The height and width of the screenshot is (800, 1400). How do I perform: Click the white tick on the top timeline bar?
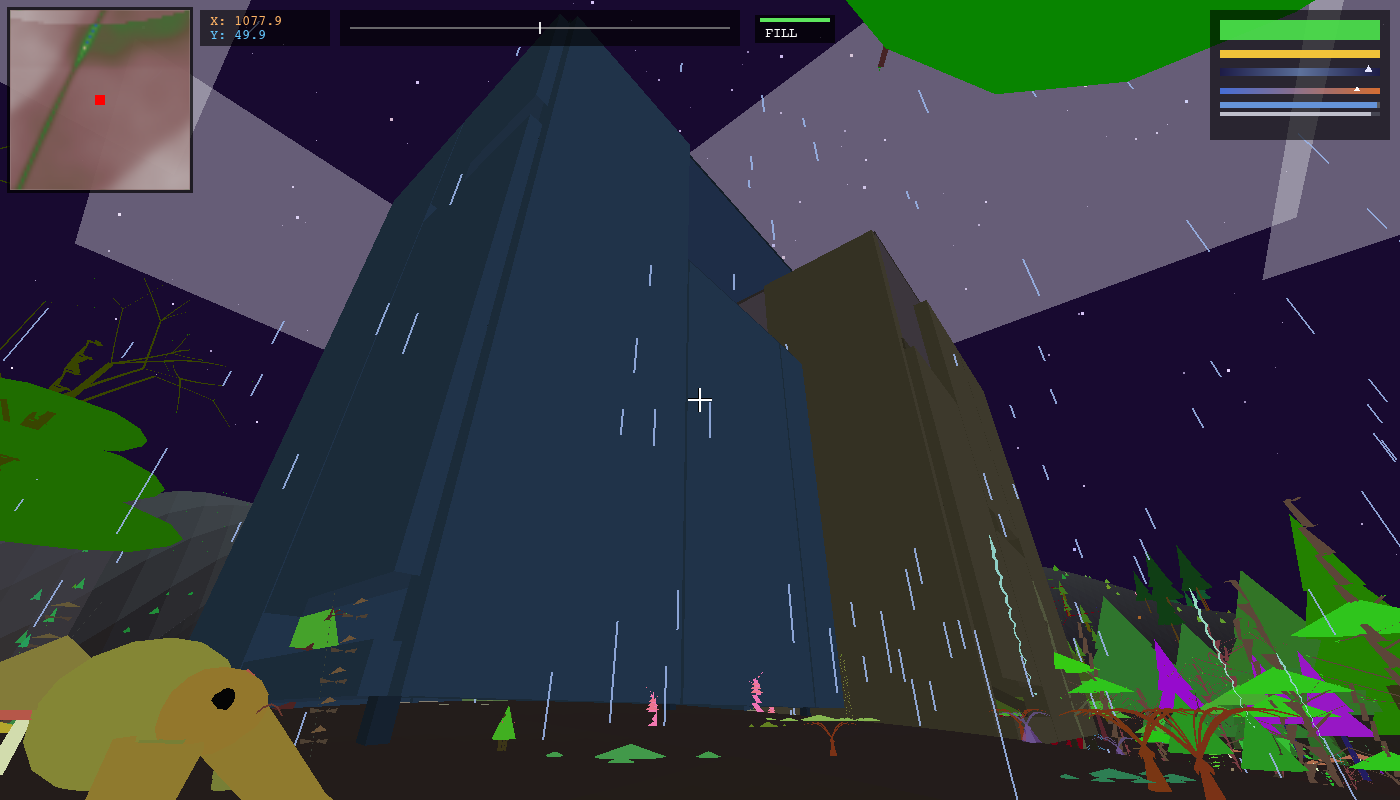538,28
